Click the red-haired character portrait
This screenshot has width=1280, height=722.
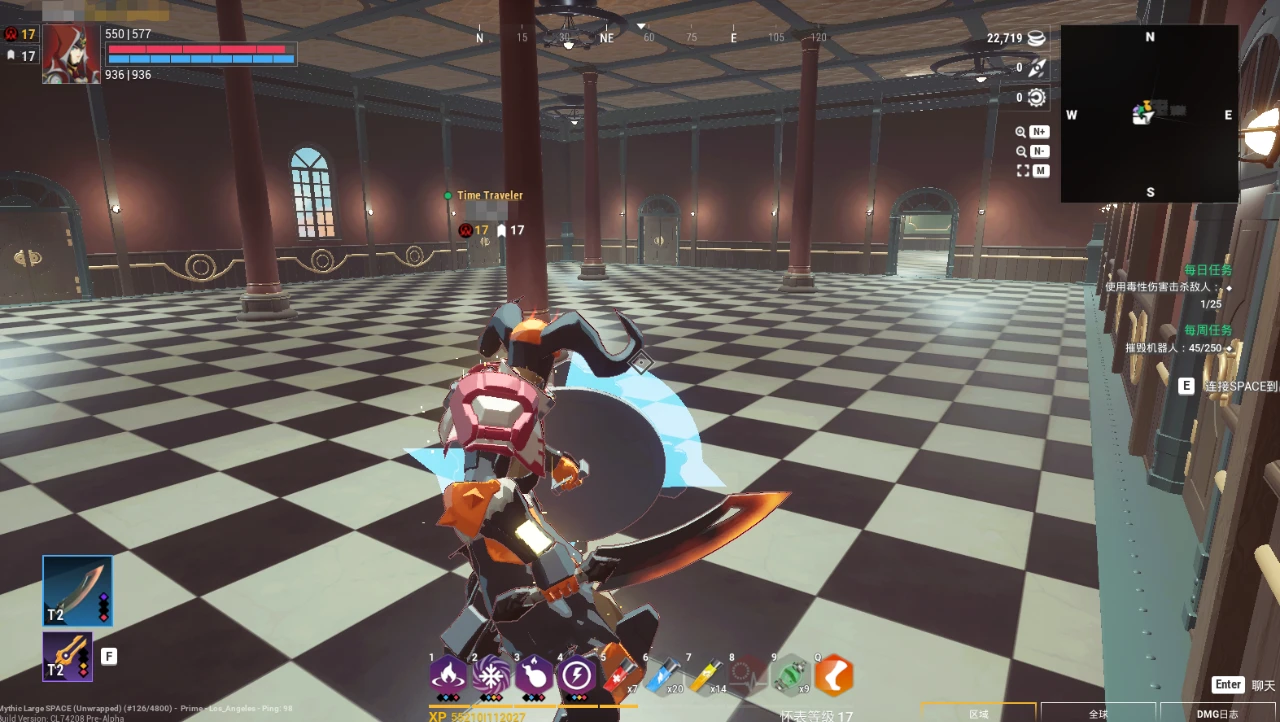(71, 54)
